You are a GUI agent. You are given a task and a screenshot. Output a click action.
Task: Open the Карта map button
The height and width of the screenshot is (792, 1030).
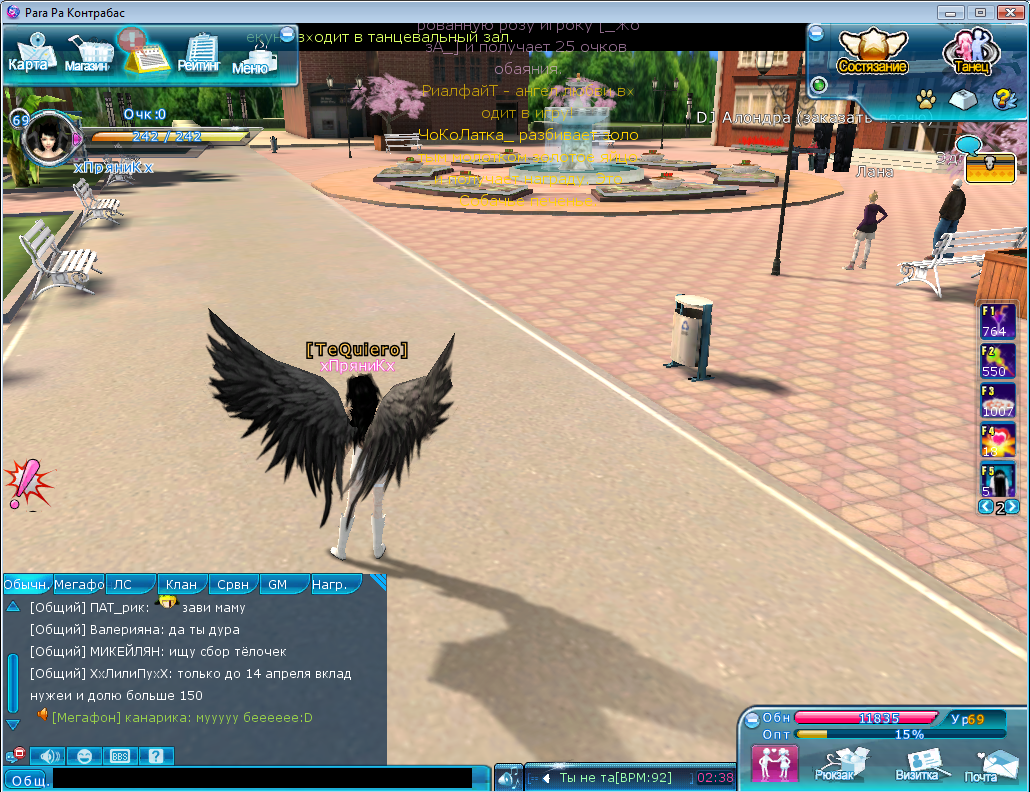click(x=30, y=54)
